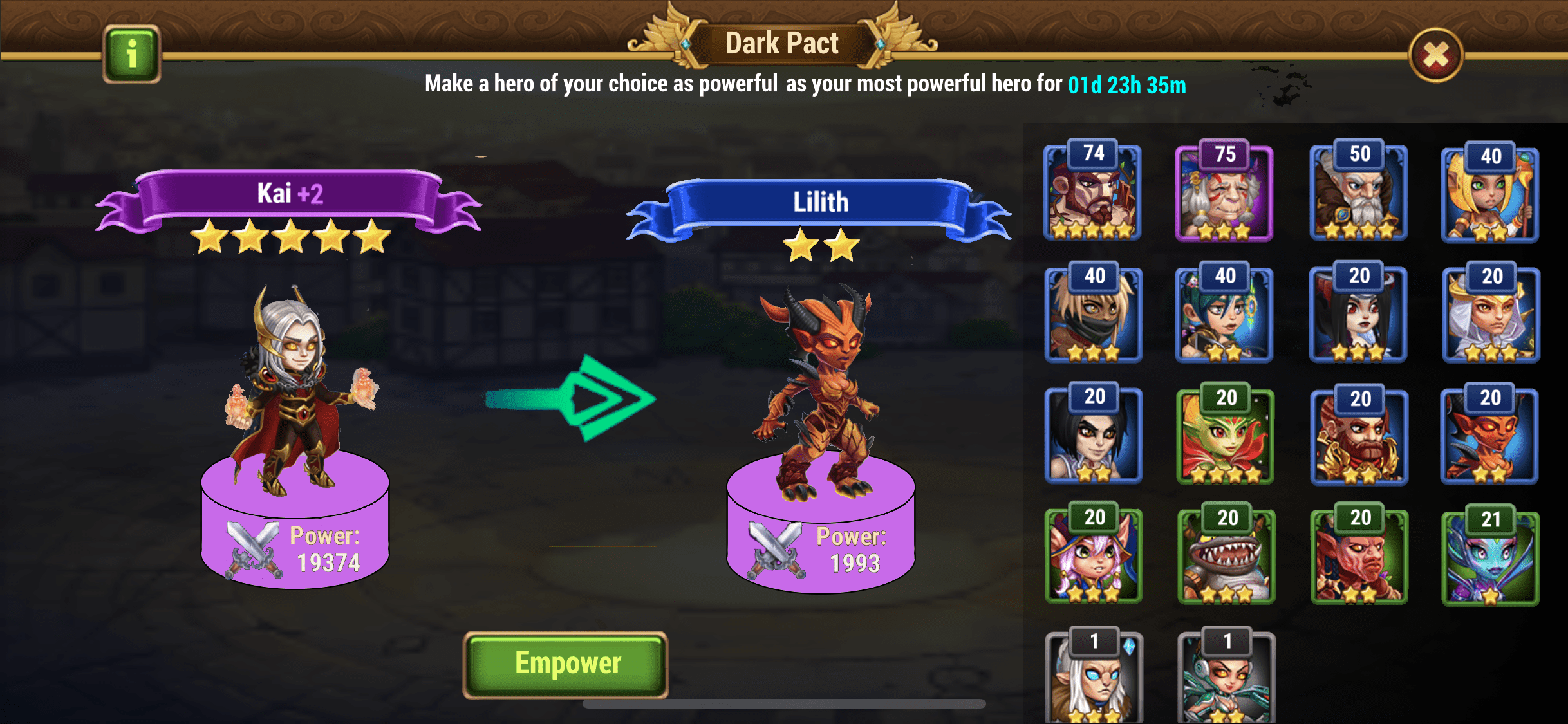Select the white-haired level 1 elf hero
Screen dimensions: 1568x724
click(1094, 678)
